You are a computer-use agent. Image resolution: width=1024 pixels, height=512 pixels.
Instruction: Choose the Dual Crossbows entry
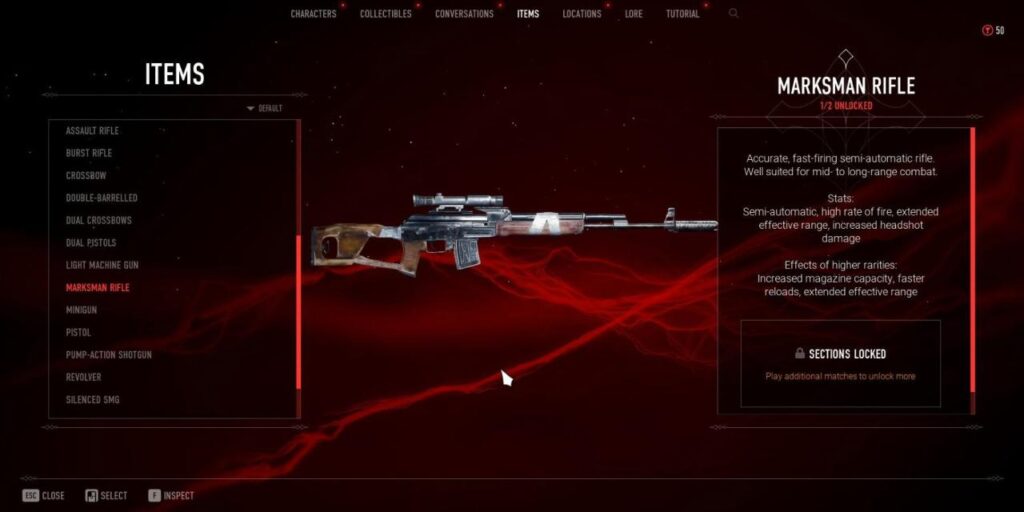[99, 220]
